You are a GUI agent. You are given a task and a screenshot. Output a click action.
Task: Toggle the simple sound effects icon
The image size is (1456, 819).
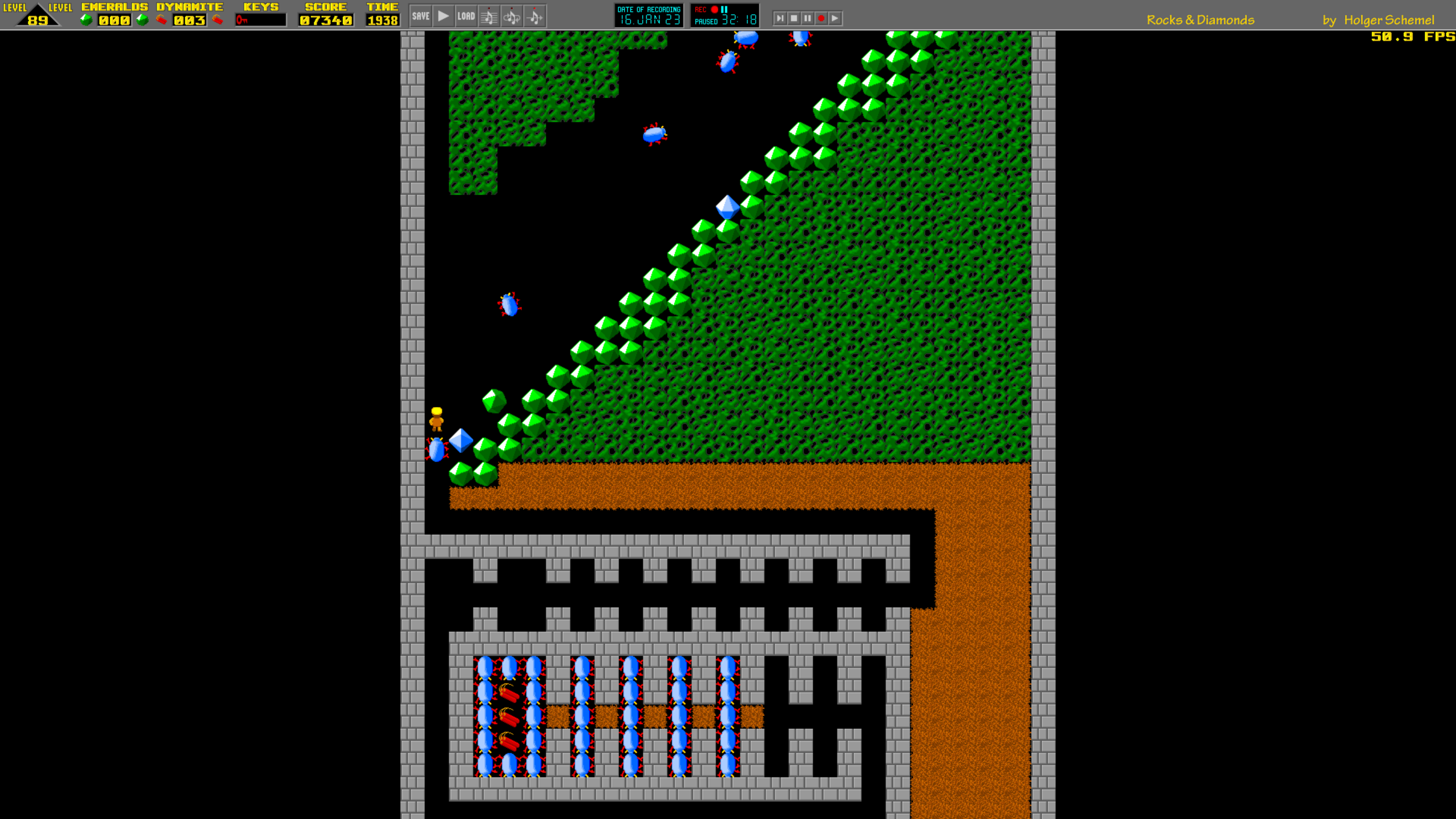coord(535,16)
